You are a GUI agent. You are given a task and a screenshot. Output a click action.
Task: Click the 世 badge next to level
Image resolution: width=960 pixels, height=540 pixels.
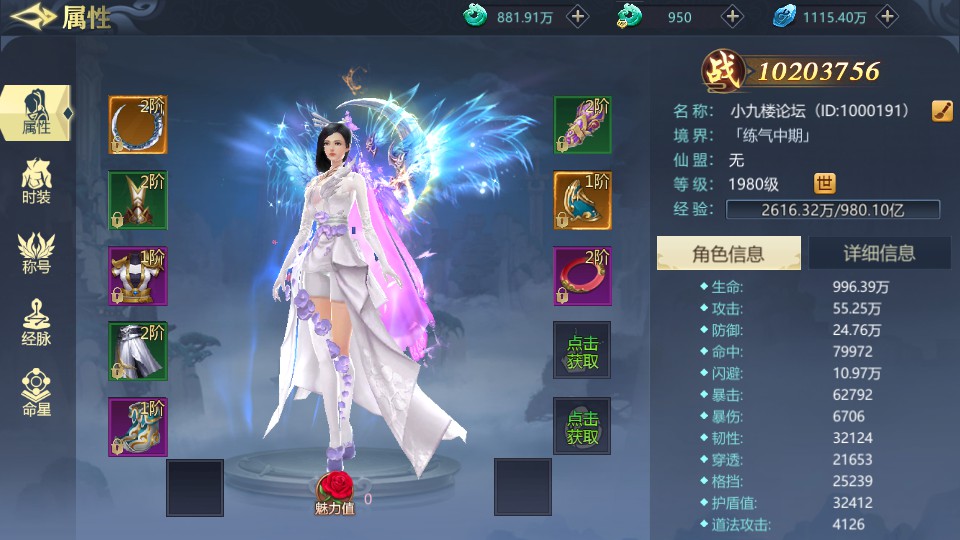[824, 184]
